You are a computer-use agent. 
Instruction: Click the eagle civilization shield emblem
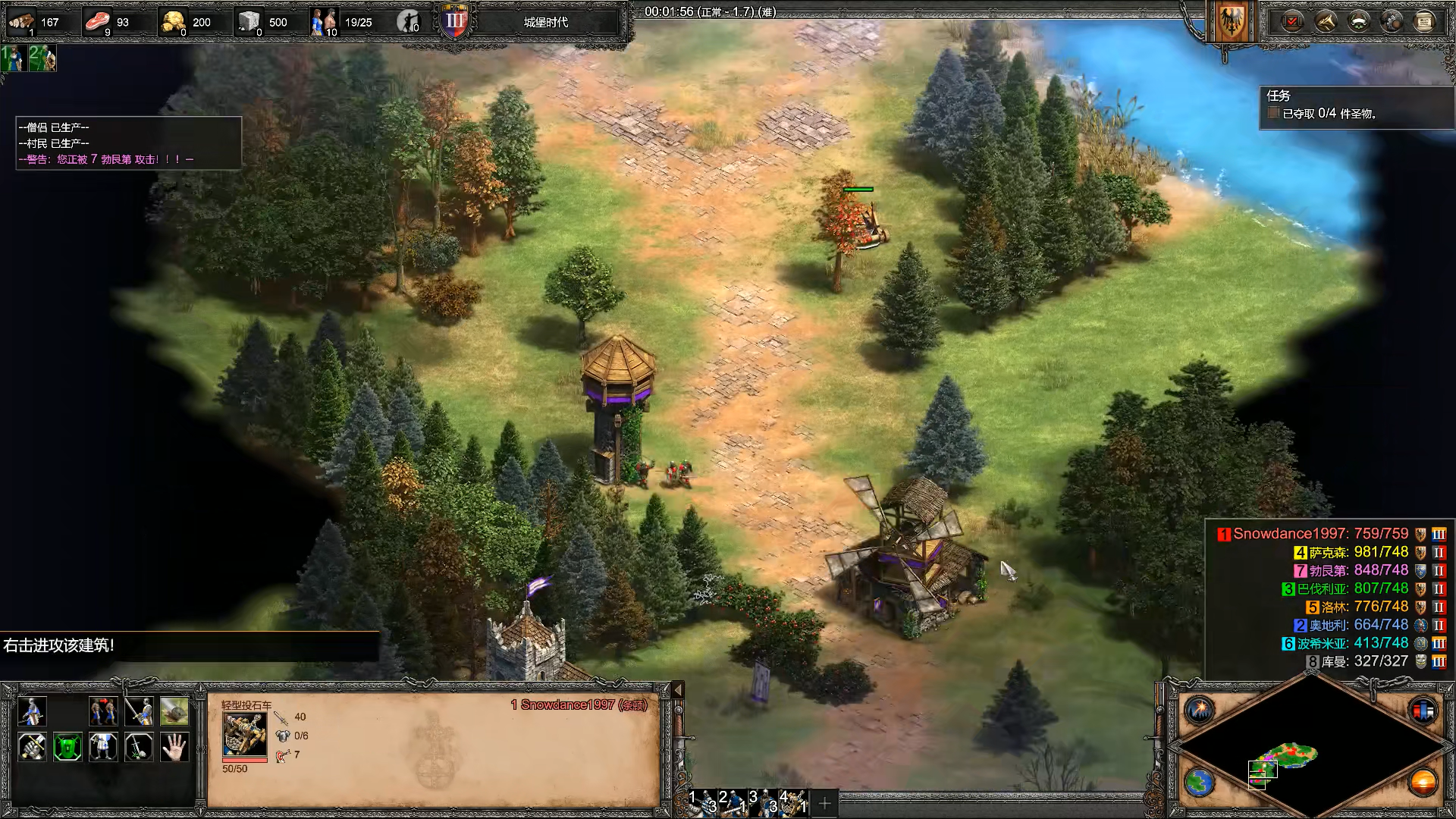click(x=1230, y=23)
